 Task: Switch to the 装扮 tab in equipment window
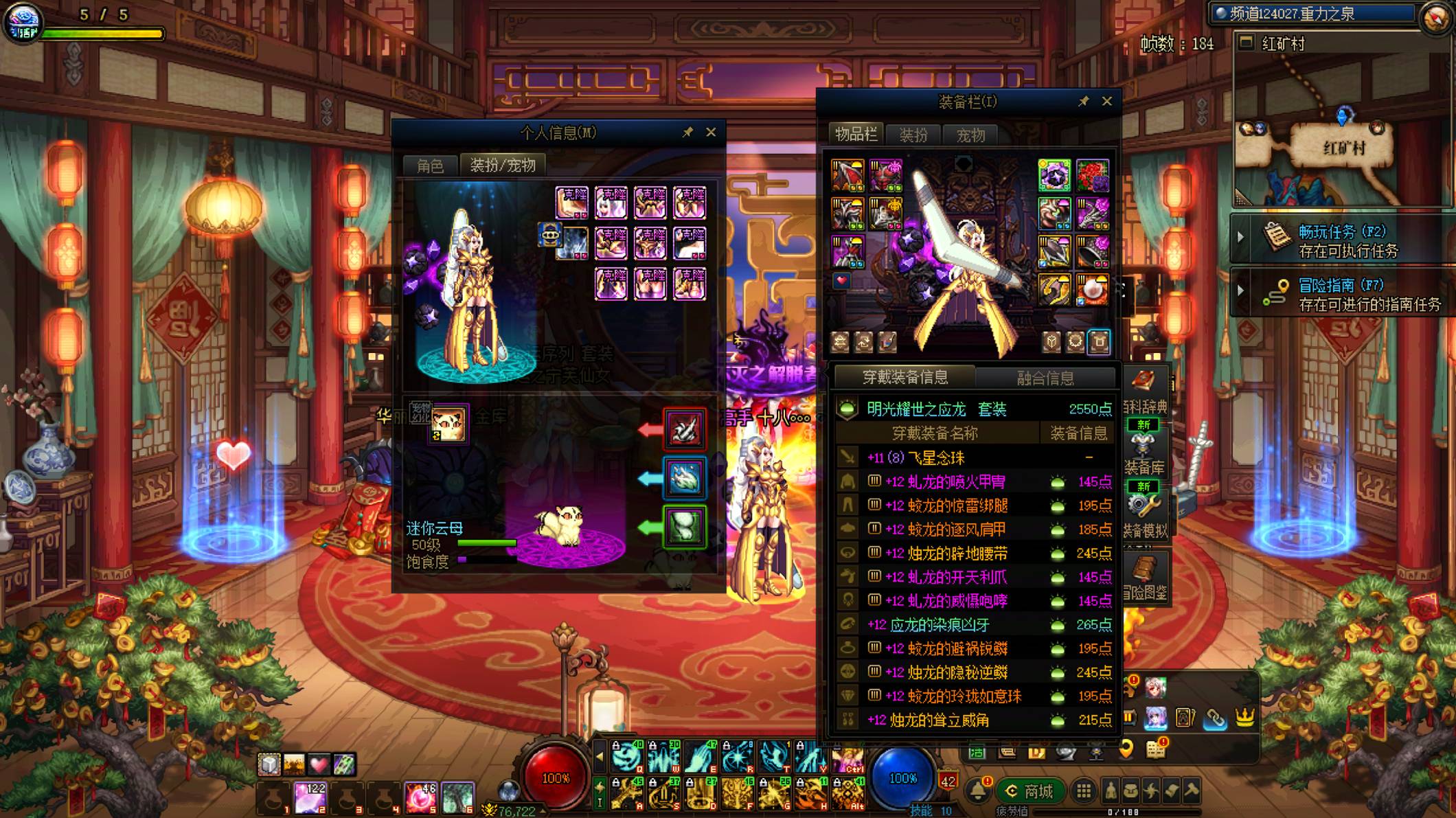(913, 135)
